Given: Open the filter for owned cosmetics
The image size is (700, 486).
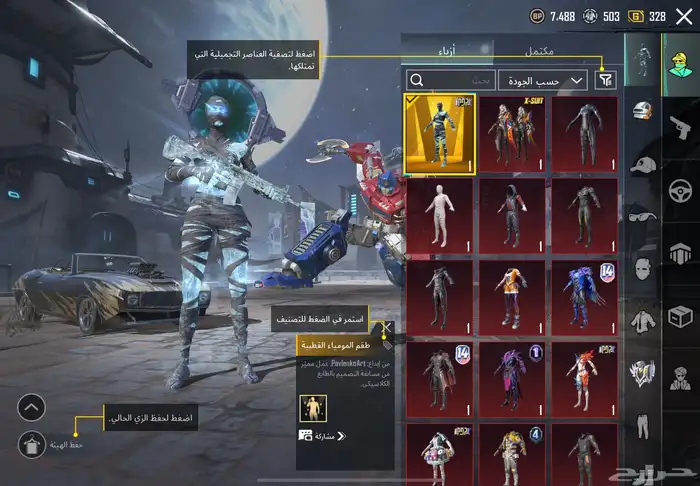Looking at the screenshot, I should tap(606, 80).
